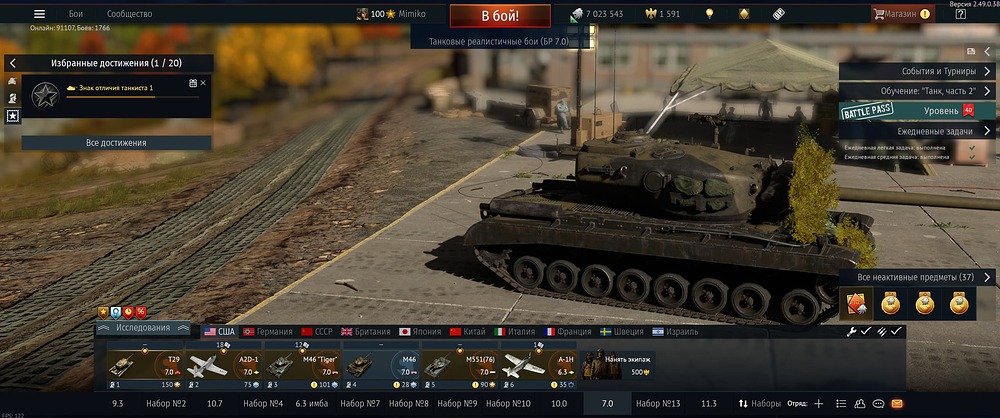Switch to the СССР nation tab

click(318, 331)
